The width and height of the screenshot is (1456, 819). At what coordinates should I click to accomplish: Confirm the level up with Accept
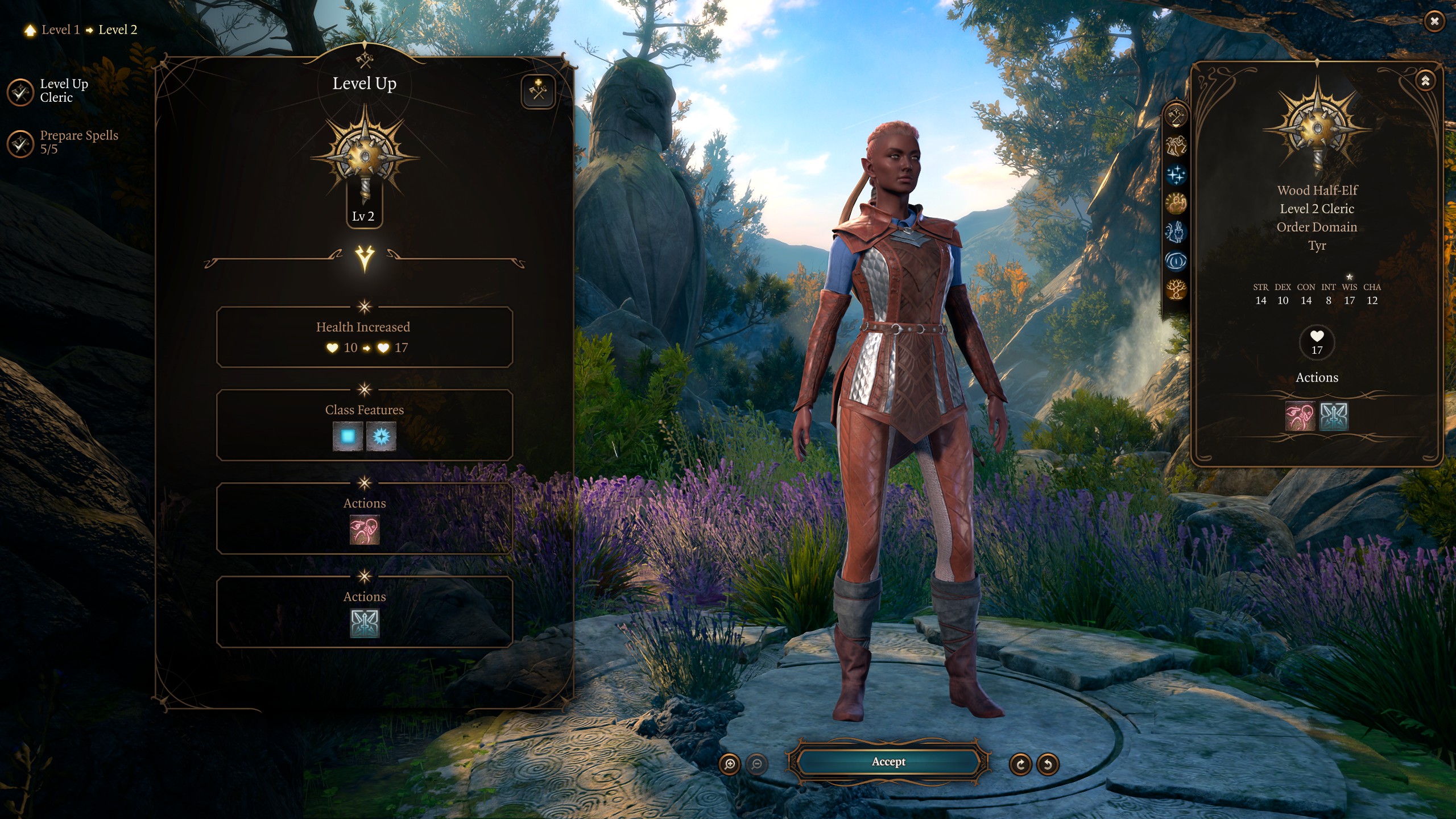[888, 762]
